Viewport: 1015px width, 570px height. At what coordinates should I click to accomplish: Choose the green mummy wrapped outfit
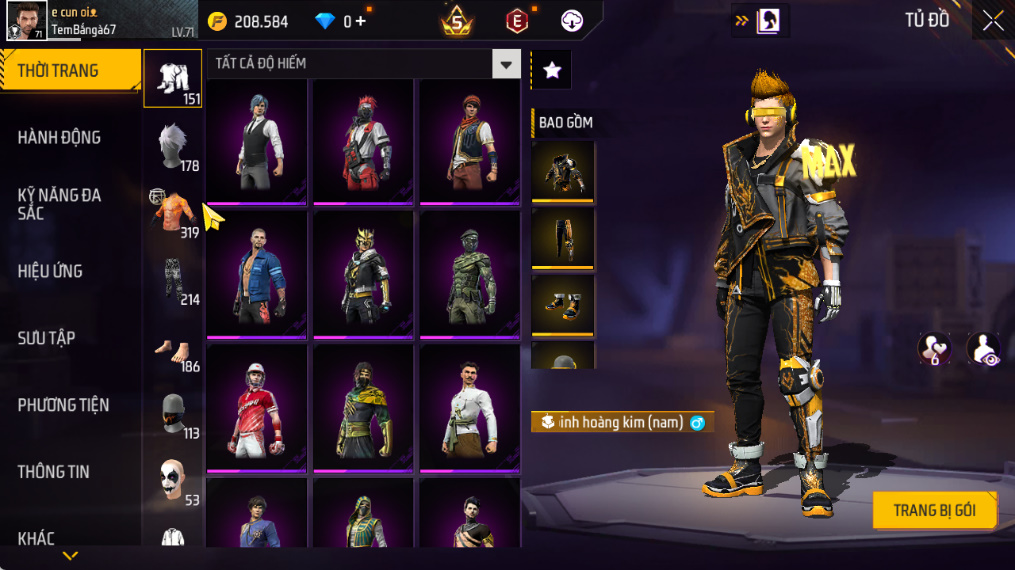tap(469, 273)
